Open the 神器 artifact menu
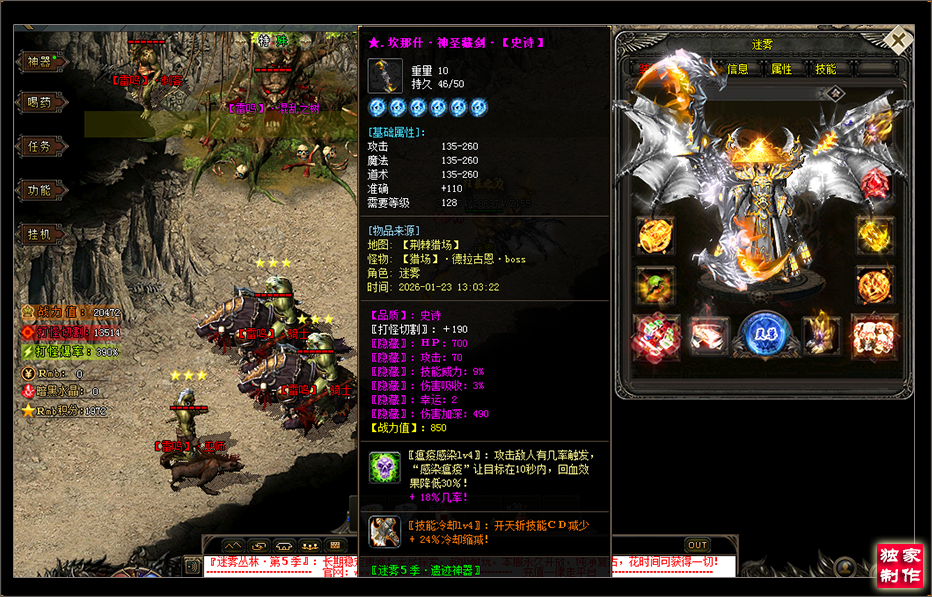932x597 pixels. pos(40,61)
